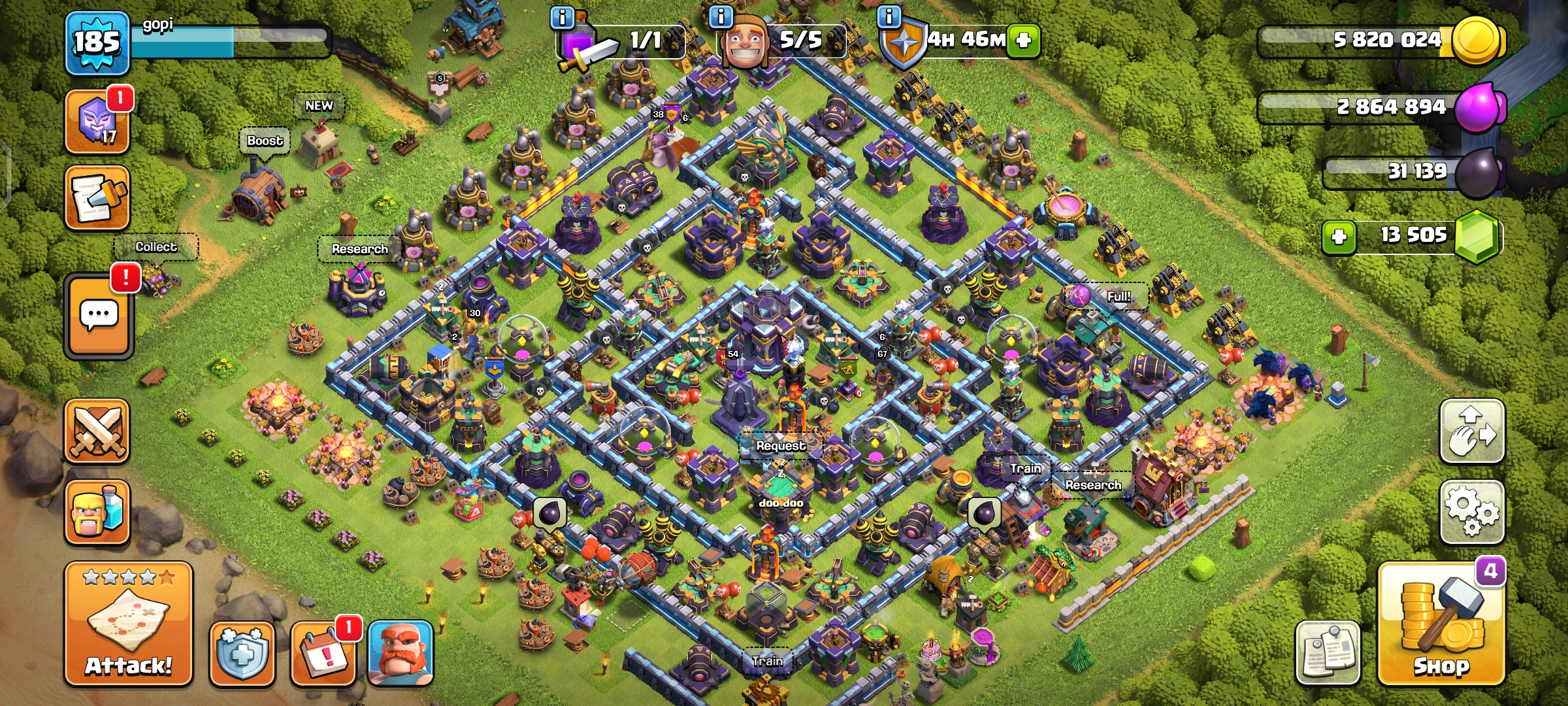The image size is (1568, 706).
Task: Select the layout editor hand tool icon
Action: pos(1472,431)
